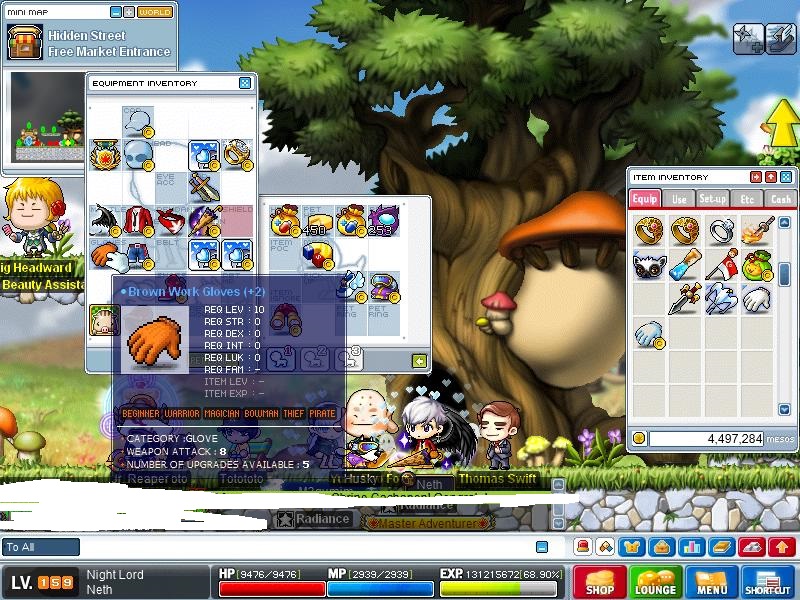Open the MENU button

click(712, 582)
